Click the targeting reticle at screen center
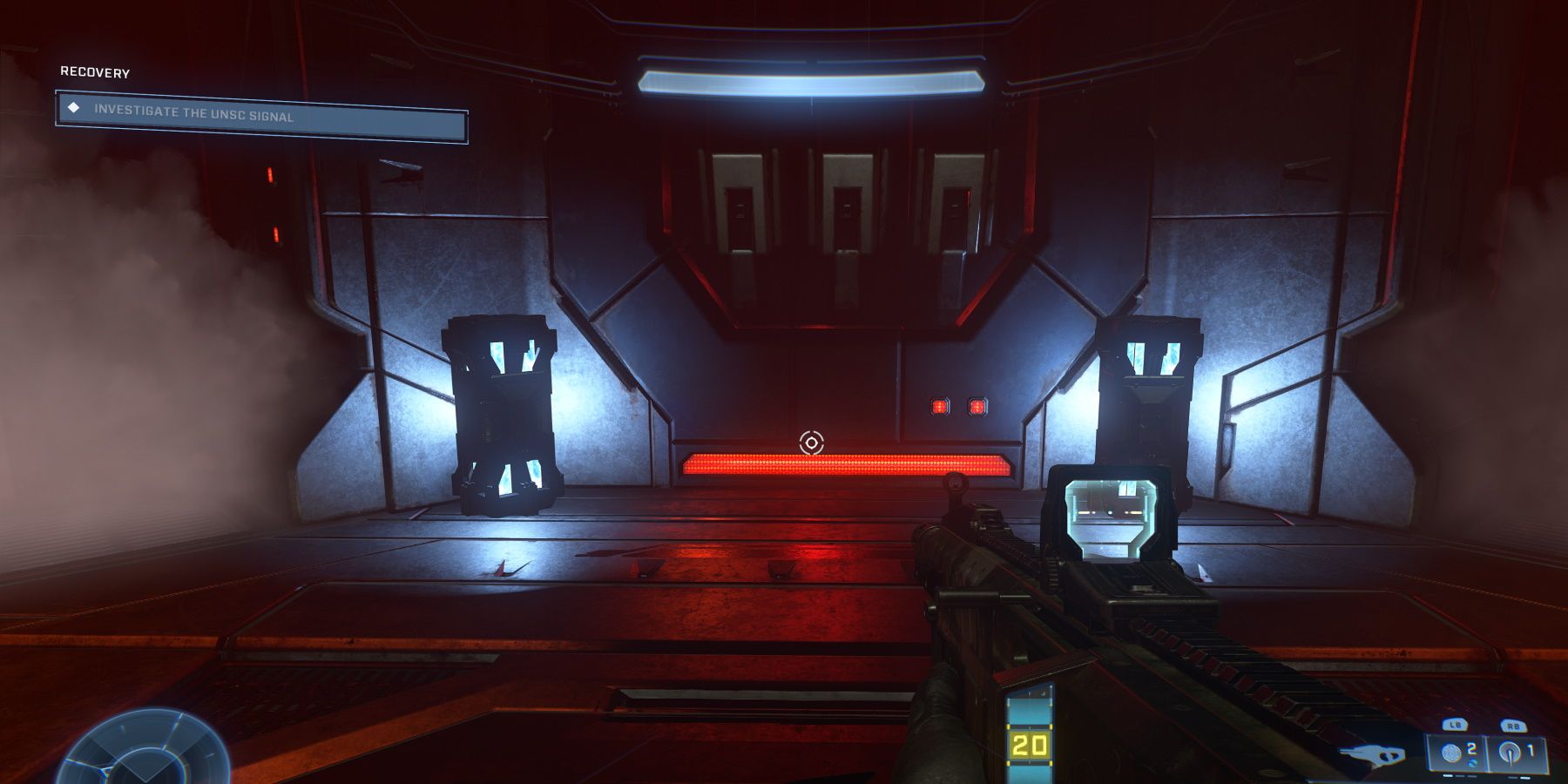Image resolution: width=1568 pixels, height=784 pixels. (x=808, y=443)
